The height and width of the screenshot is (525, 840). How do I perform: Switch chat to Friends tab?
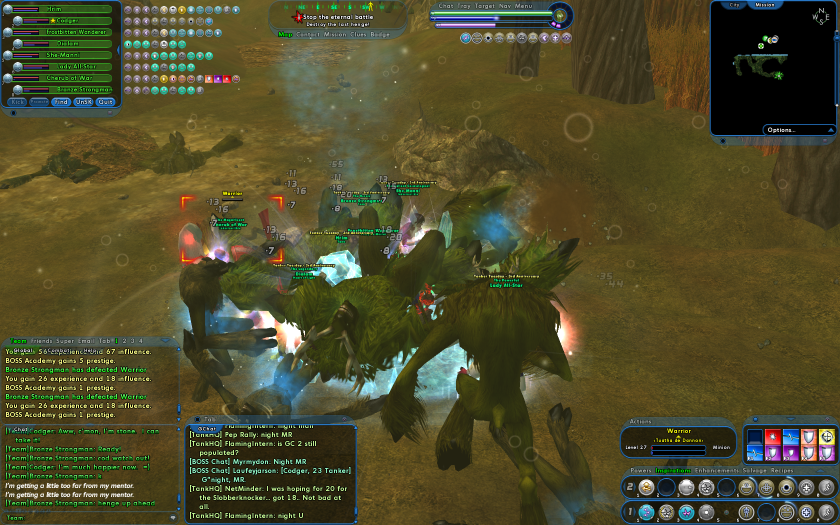[x=43, y=341]
